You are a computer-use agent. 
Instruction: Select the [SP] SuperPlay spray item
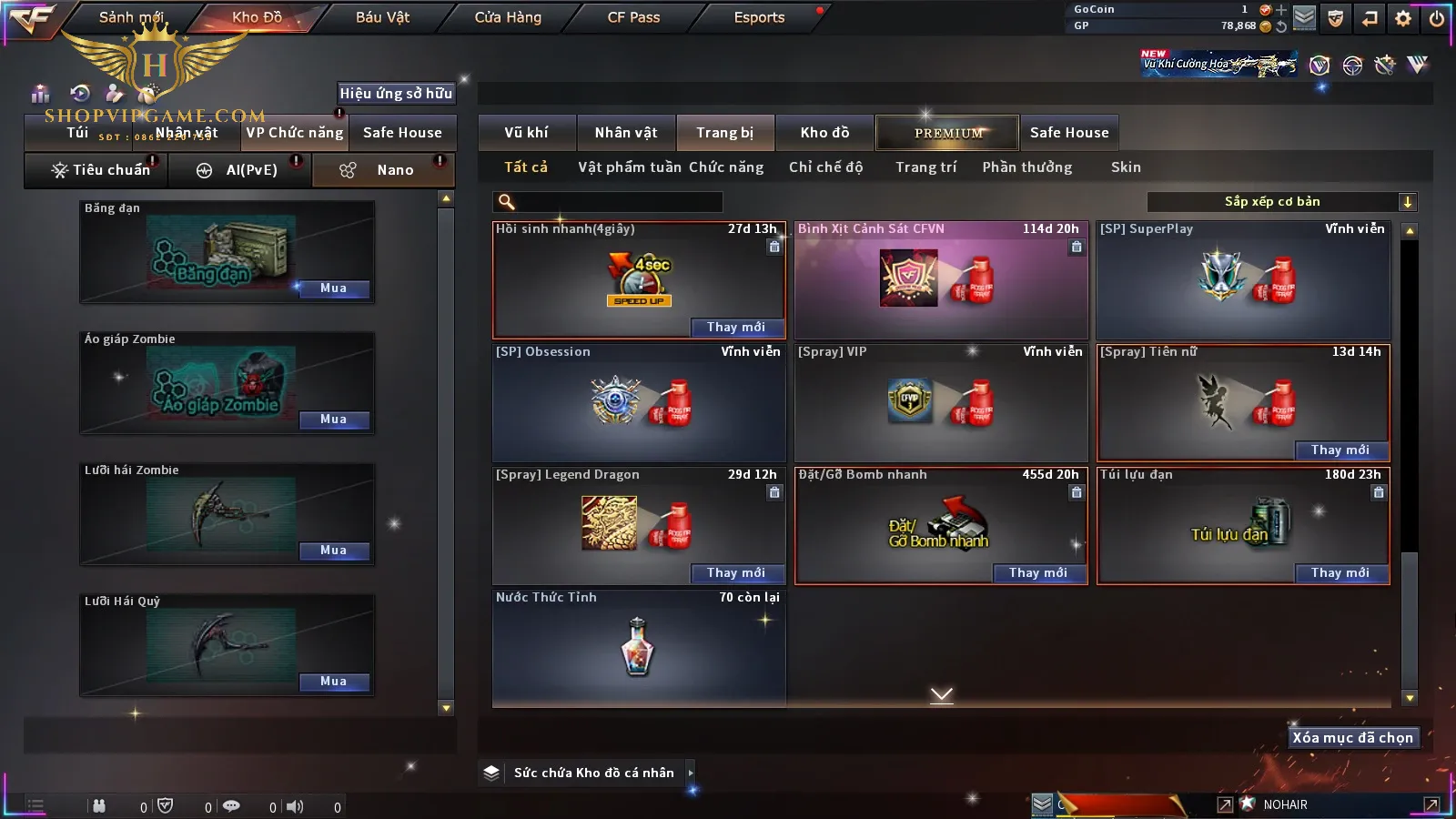pos(1243,280)
